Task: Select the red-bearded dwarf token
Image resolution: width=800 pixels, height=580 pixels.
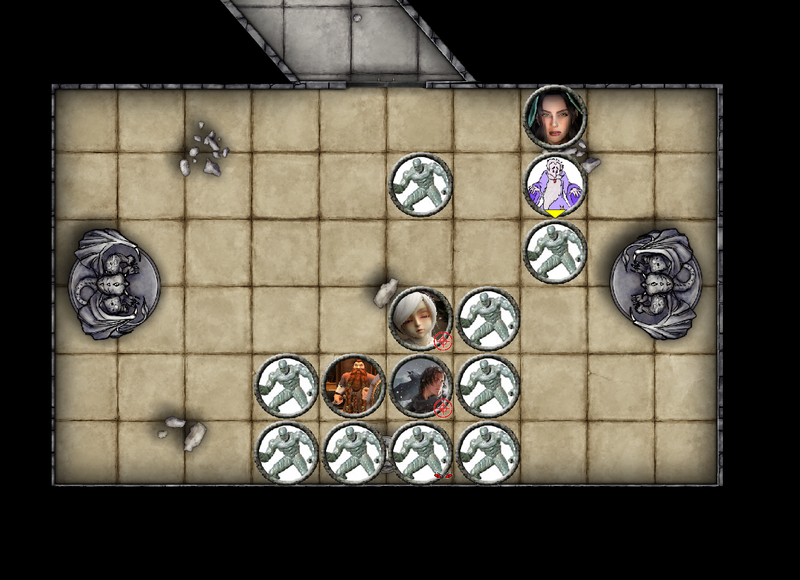Action: [353, 386]
